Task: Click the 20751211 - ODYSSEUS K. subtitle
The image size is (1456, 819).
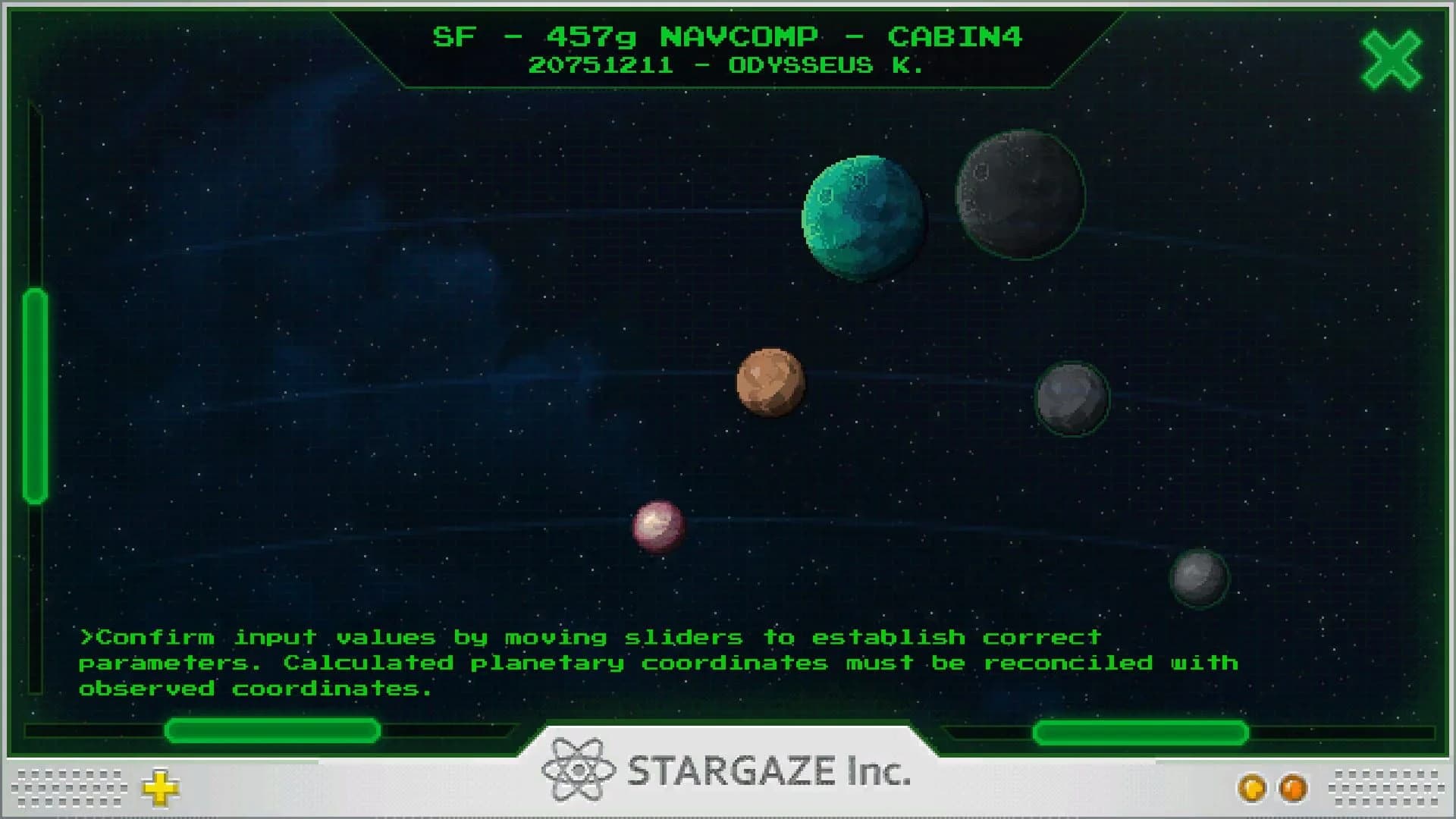Action: tap(726, 65)
